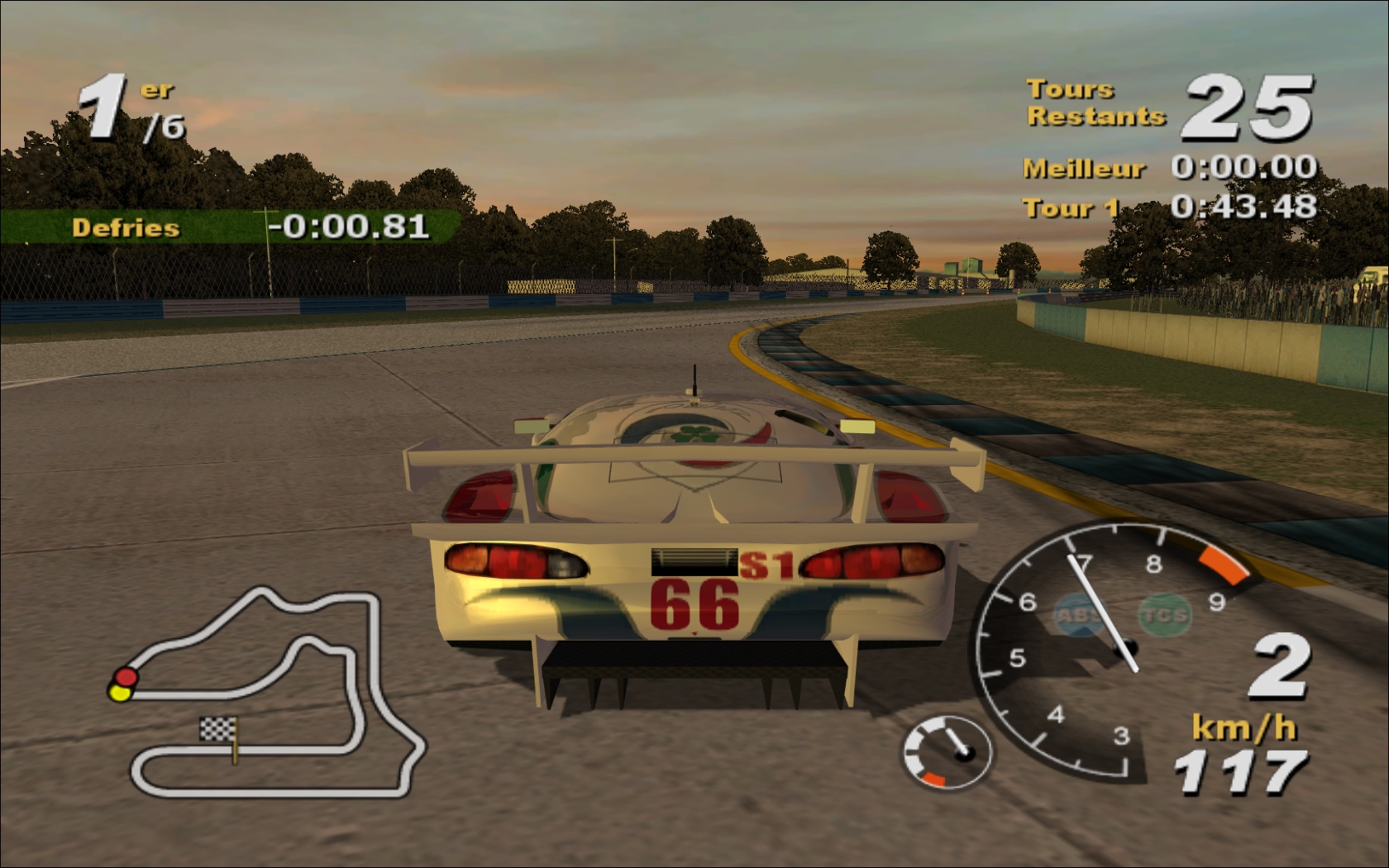Click the checkered flag on the minimap
1389x868 pixels.
pyautogui.click(x=218, y=729)
